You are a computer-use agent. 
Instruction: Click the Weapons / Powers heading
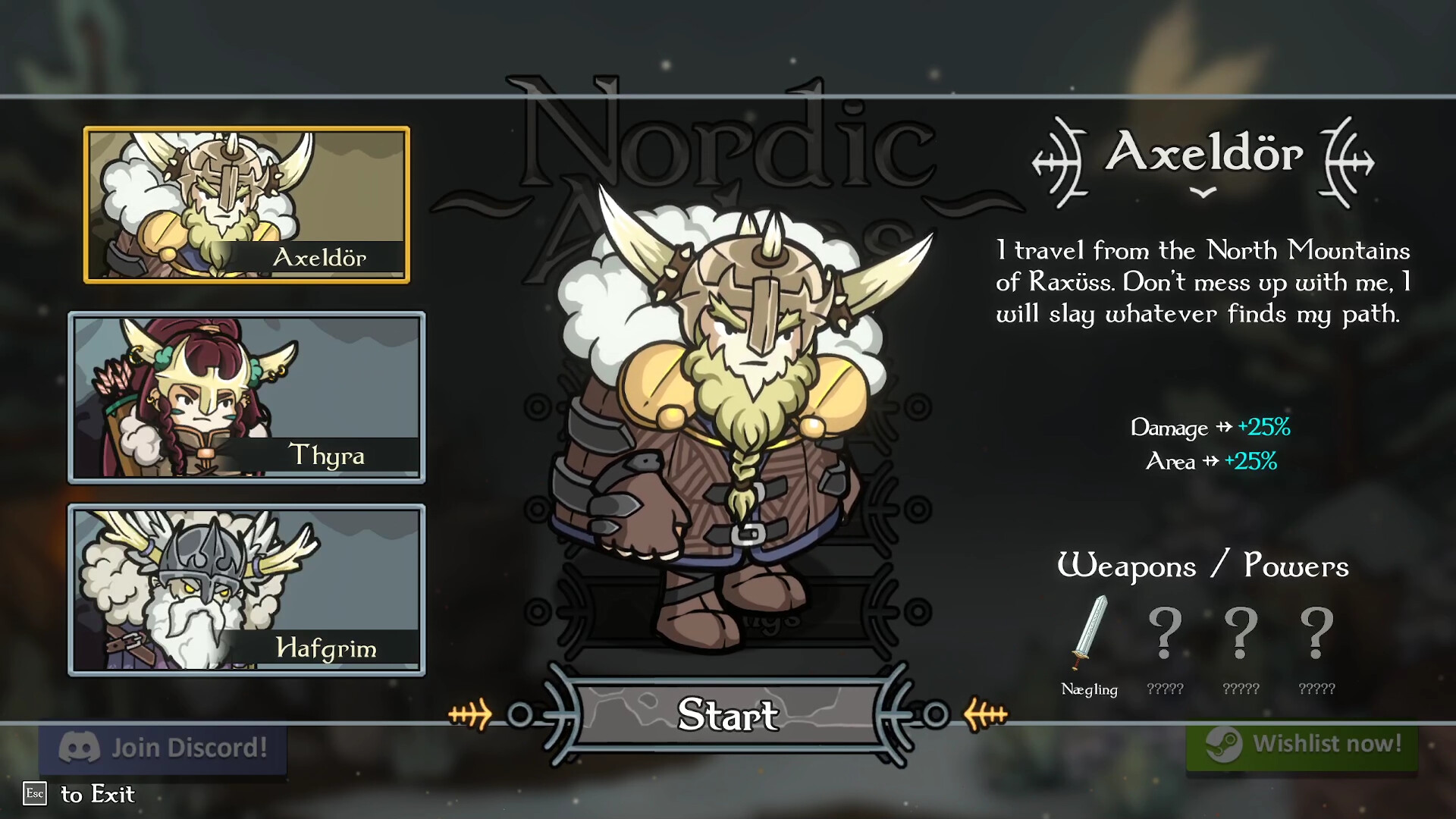[1205, 566]
